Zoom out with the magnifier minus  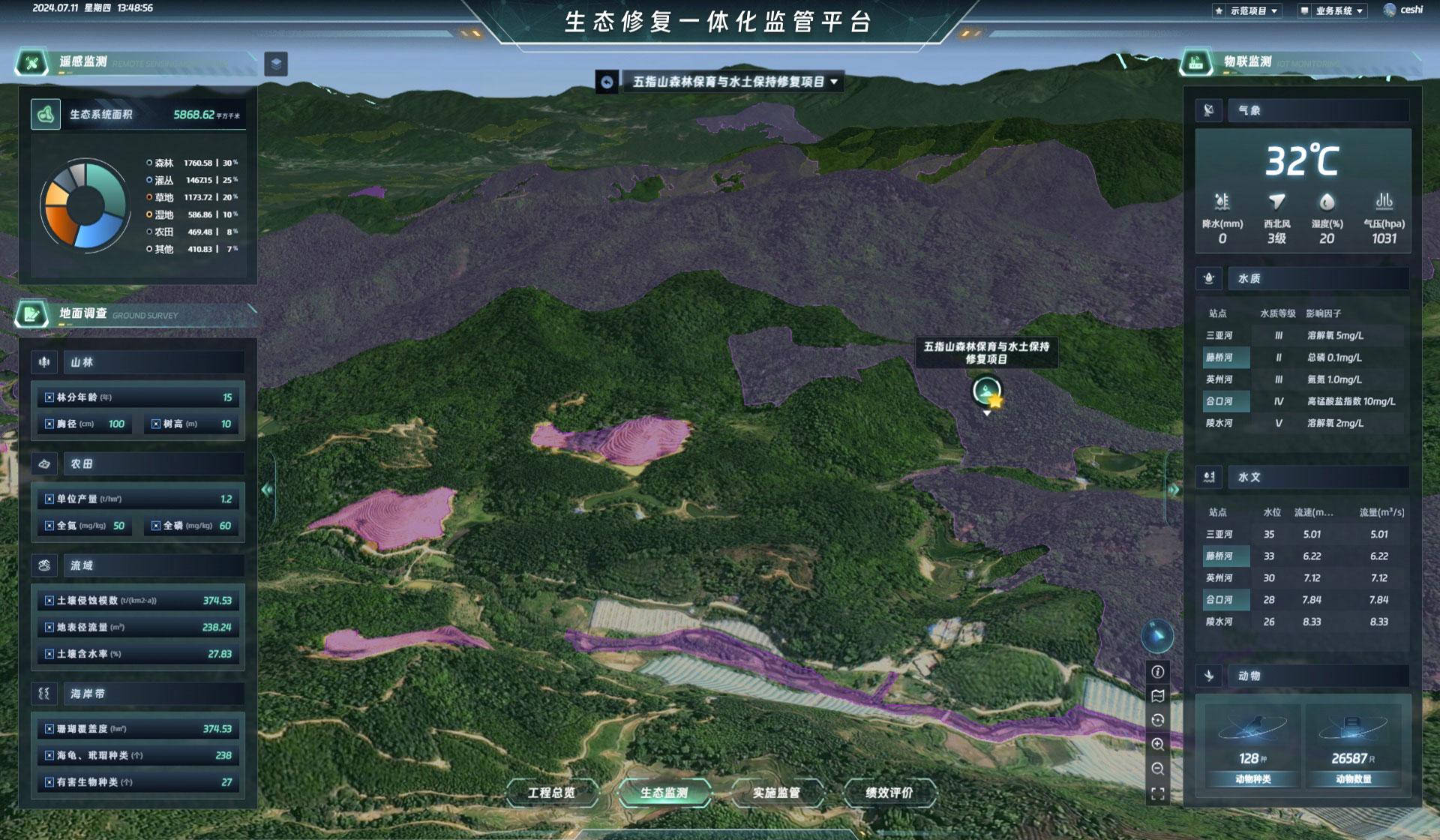(x=1158, y=769)
